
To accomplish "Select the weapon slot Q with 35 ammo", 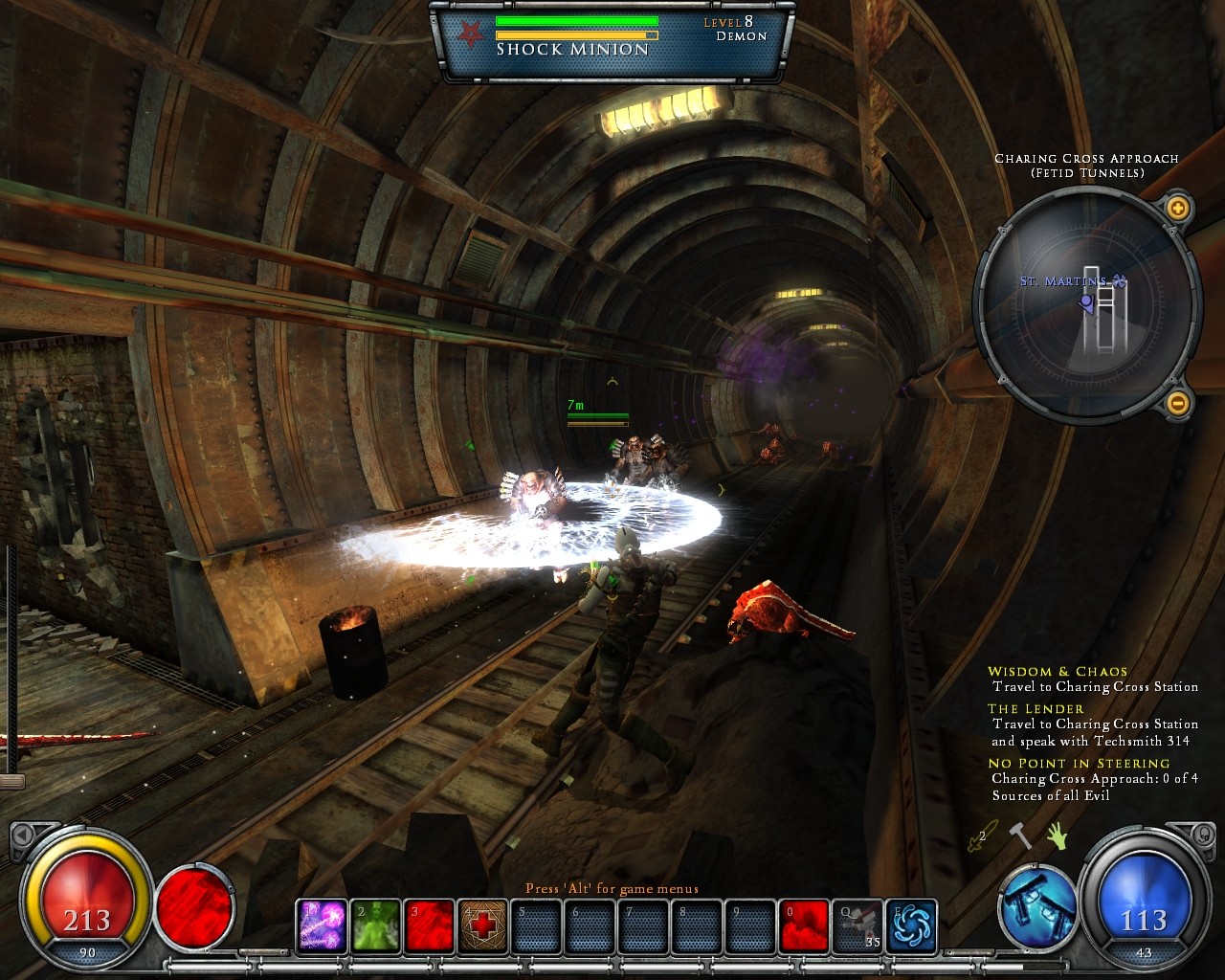I will click(x=857, y=925).
